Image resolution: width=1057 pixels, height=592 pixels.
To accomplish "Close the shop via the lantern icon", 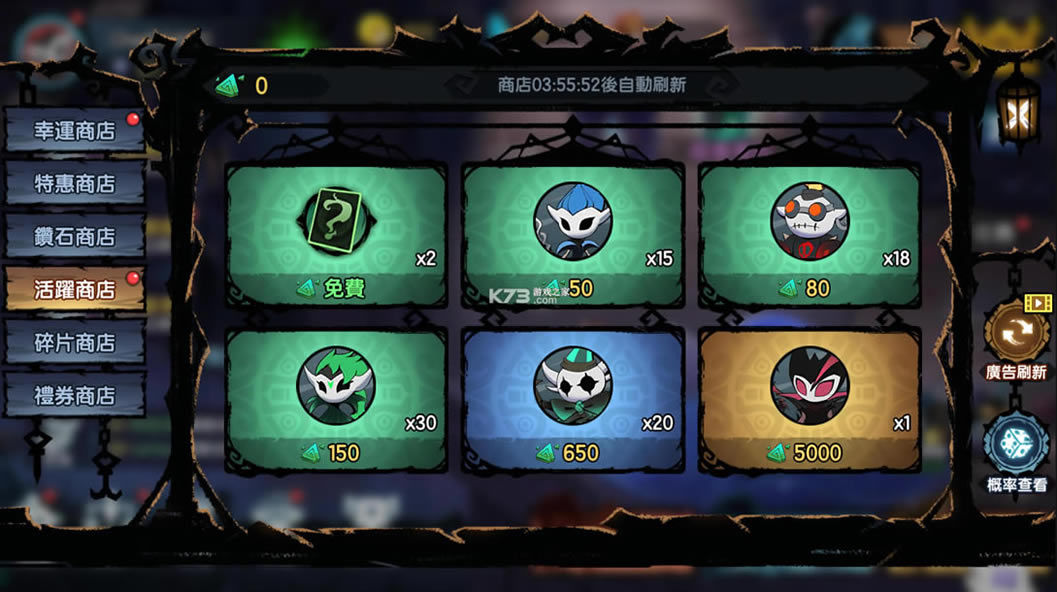I will point(1017,112).
